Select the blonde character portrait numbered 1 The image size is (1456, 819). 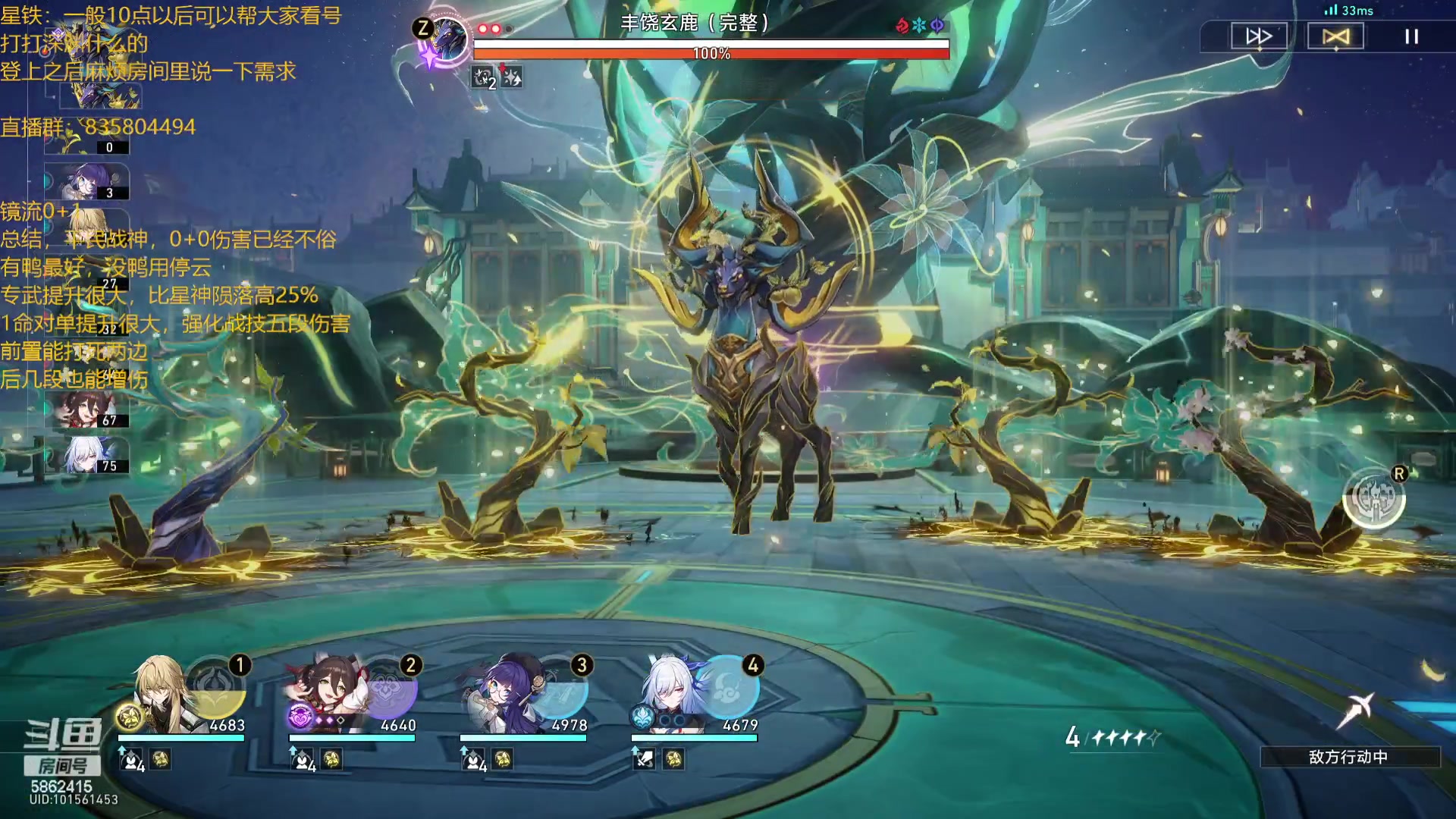coord(161,694)
